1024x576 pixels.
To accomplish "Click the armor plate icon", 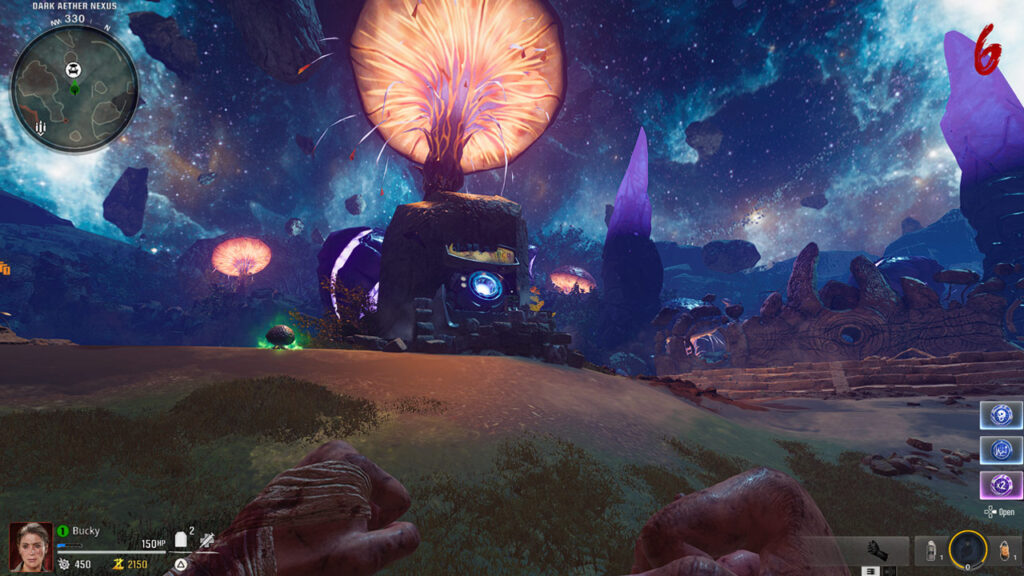I will click(182, 540).
